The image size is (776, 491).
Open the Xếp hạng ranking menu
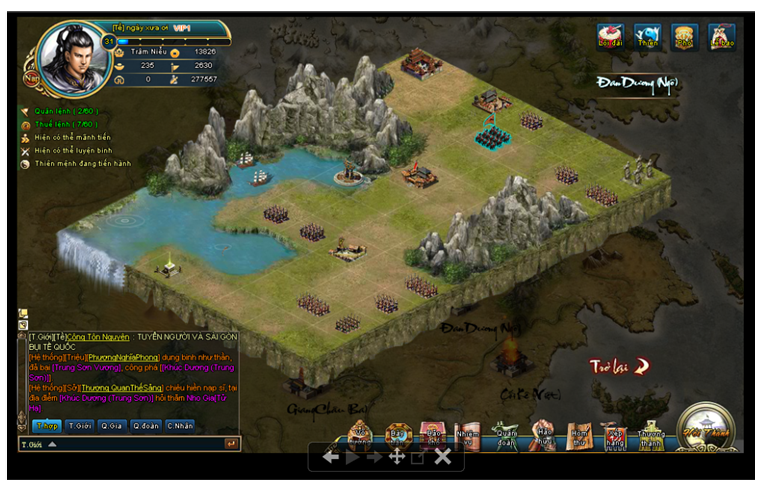[615, 434]
